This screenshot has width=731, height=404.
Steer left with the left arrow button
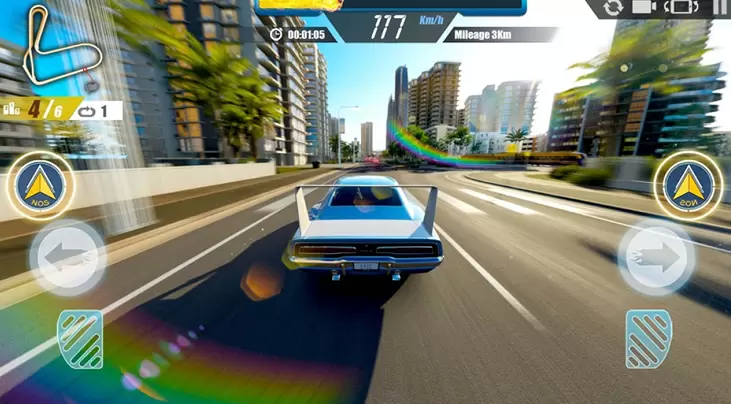click(x=68, y=259)
